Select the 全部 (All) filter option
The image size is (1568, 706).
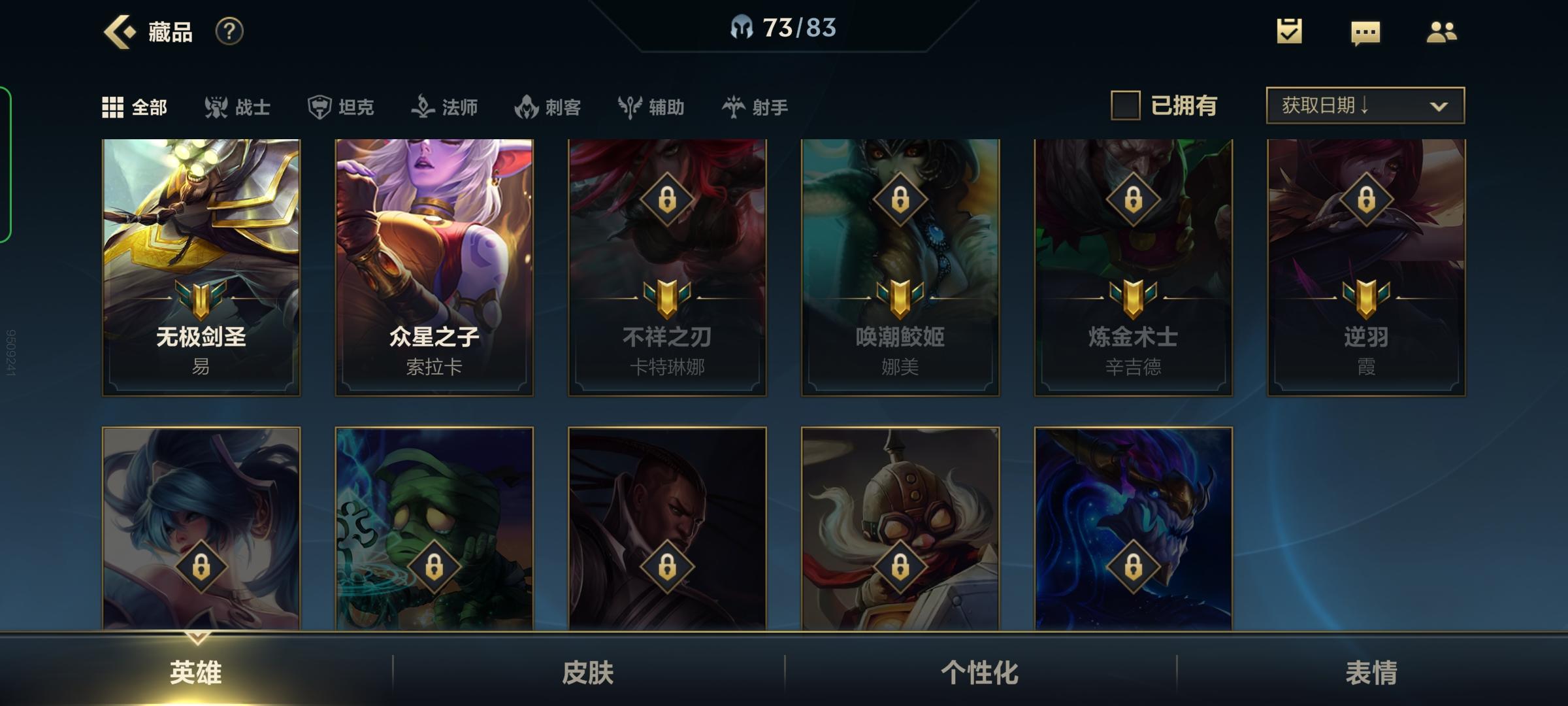[136, 107]
